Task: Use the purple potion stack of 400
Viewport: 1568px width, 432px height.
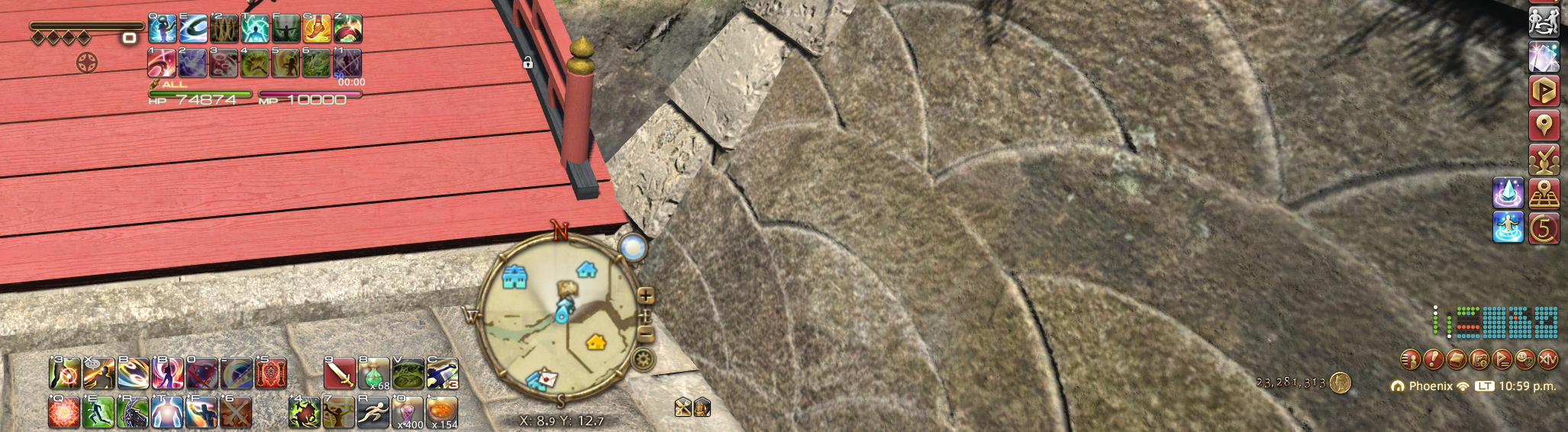Action: click(x=408, y=413)
